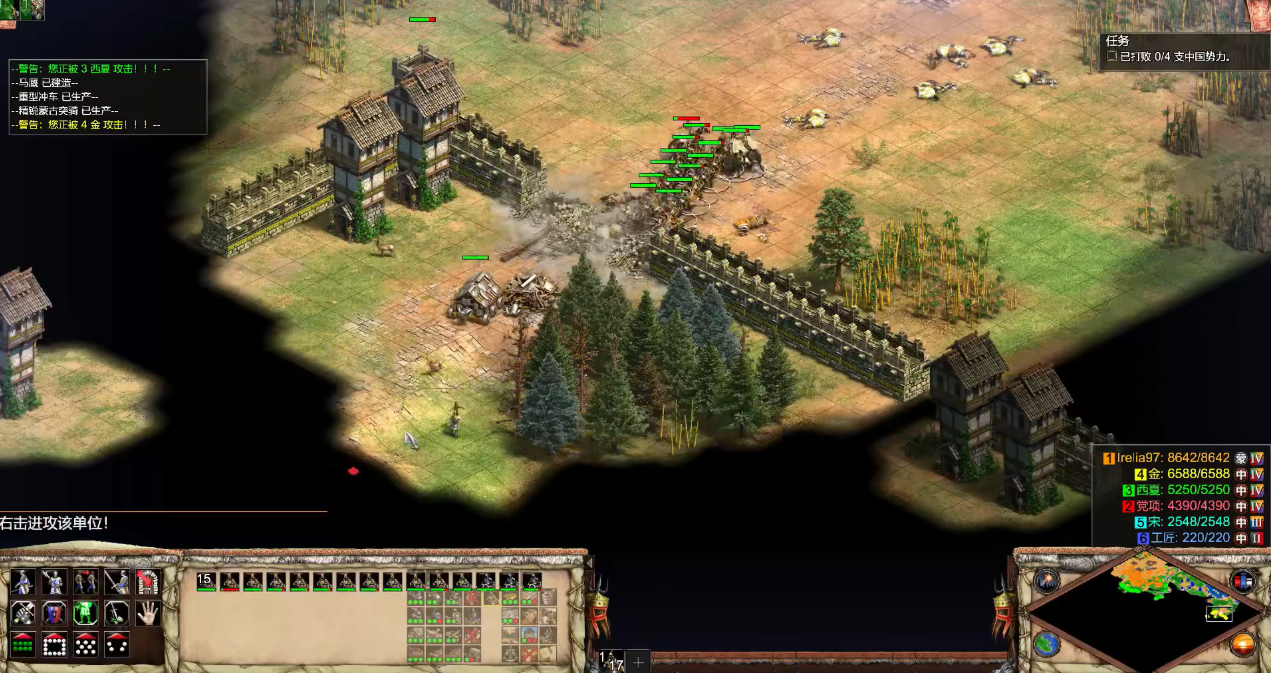The width and height of the screenshot is (1272, 673).
Task: Choose the hollow box formation
Action: [54, 645]
